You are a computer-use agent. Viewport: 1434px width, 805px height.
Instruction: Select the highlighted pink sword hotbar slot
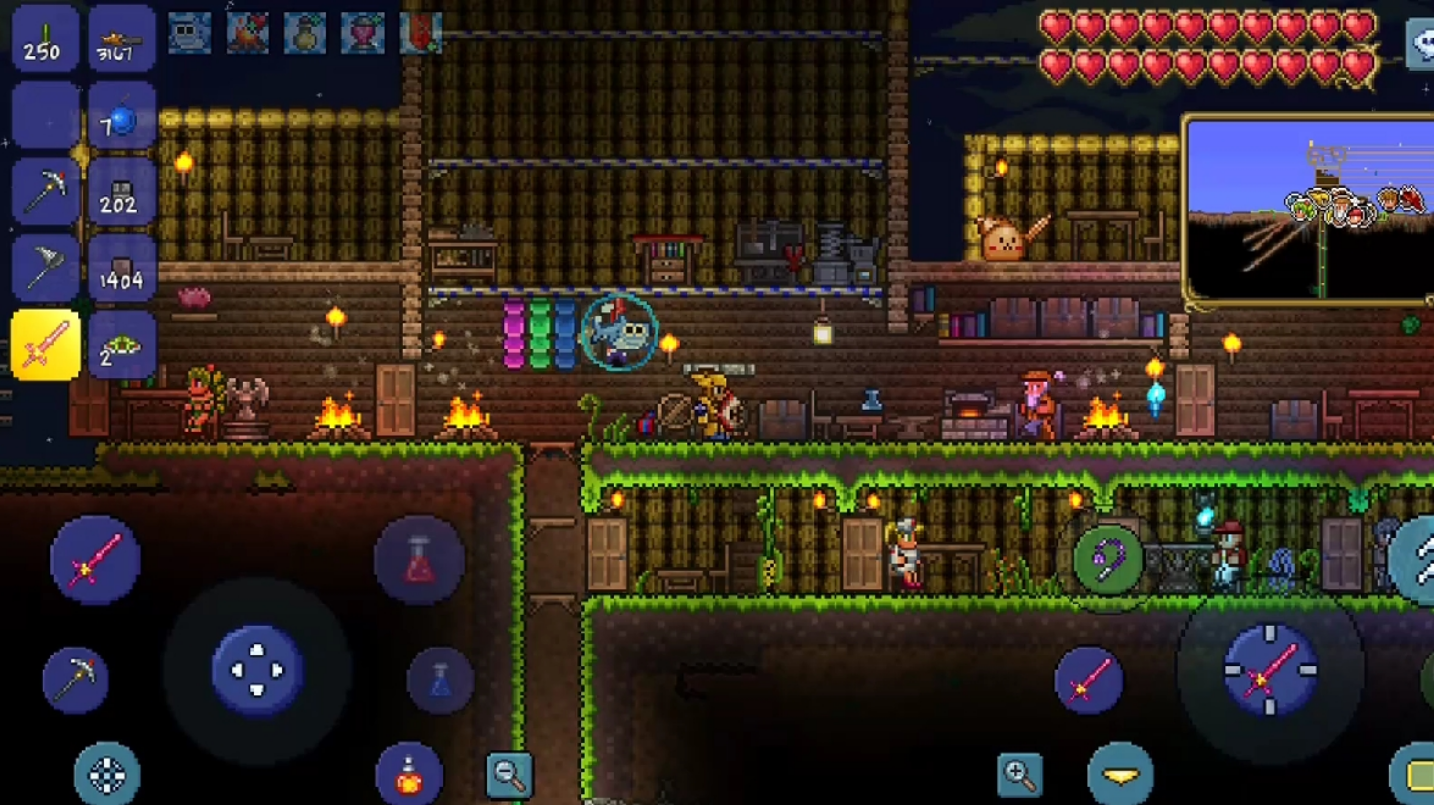click(46, 345)
